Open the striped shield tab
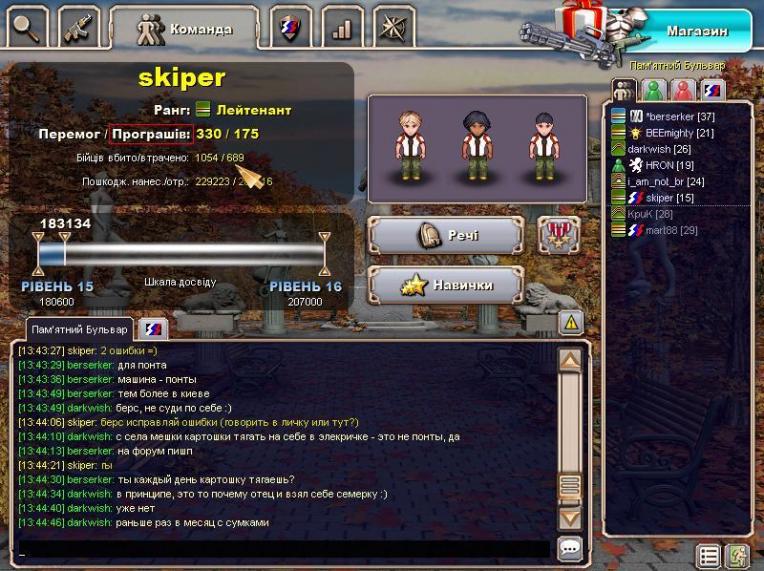The width and height of the screenshot is (764, 571). [291, 27]
